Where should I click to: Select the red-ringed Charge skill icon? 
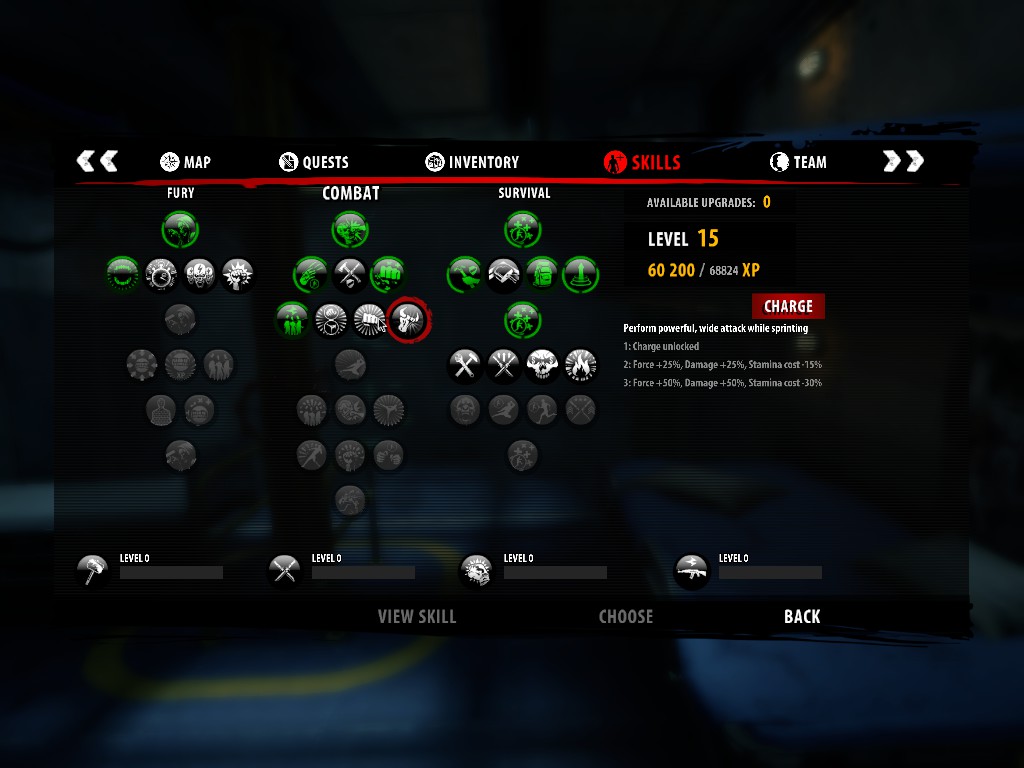408,320
